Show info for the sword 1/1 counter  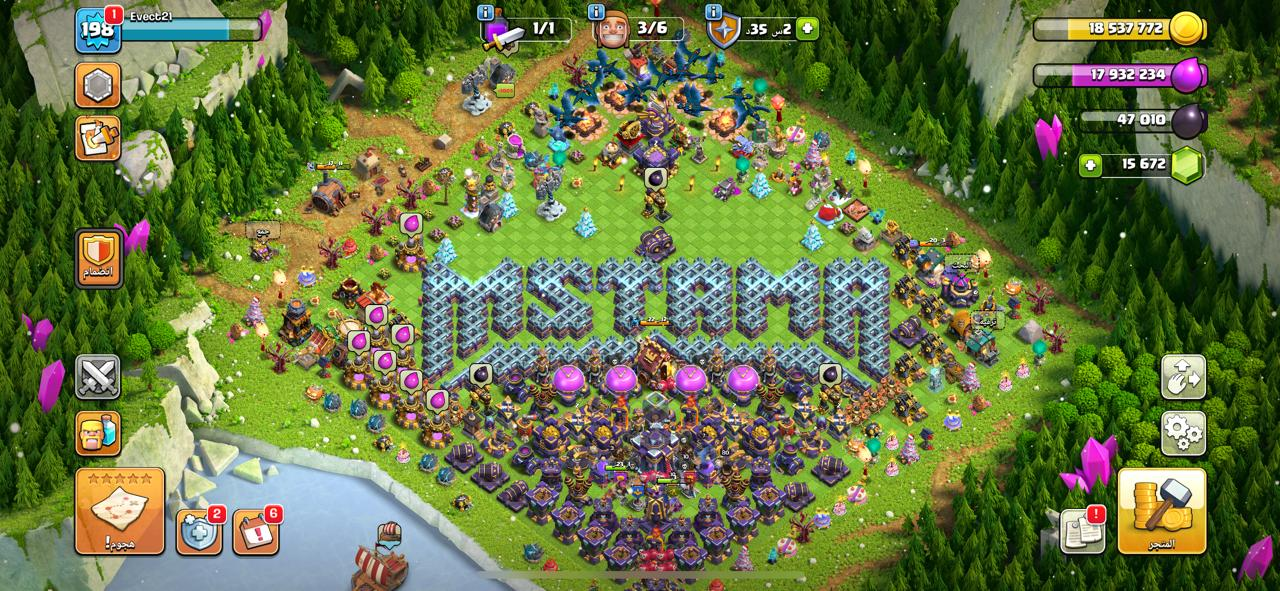[486, 13]
